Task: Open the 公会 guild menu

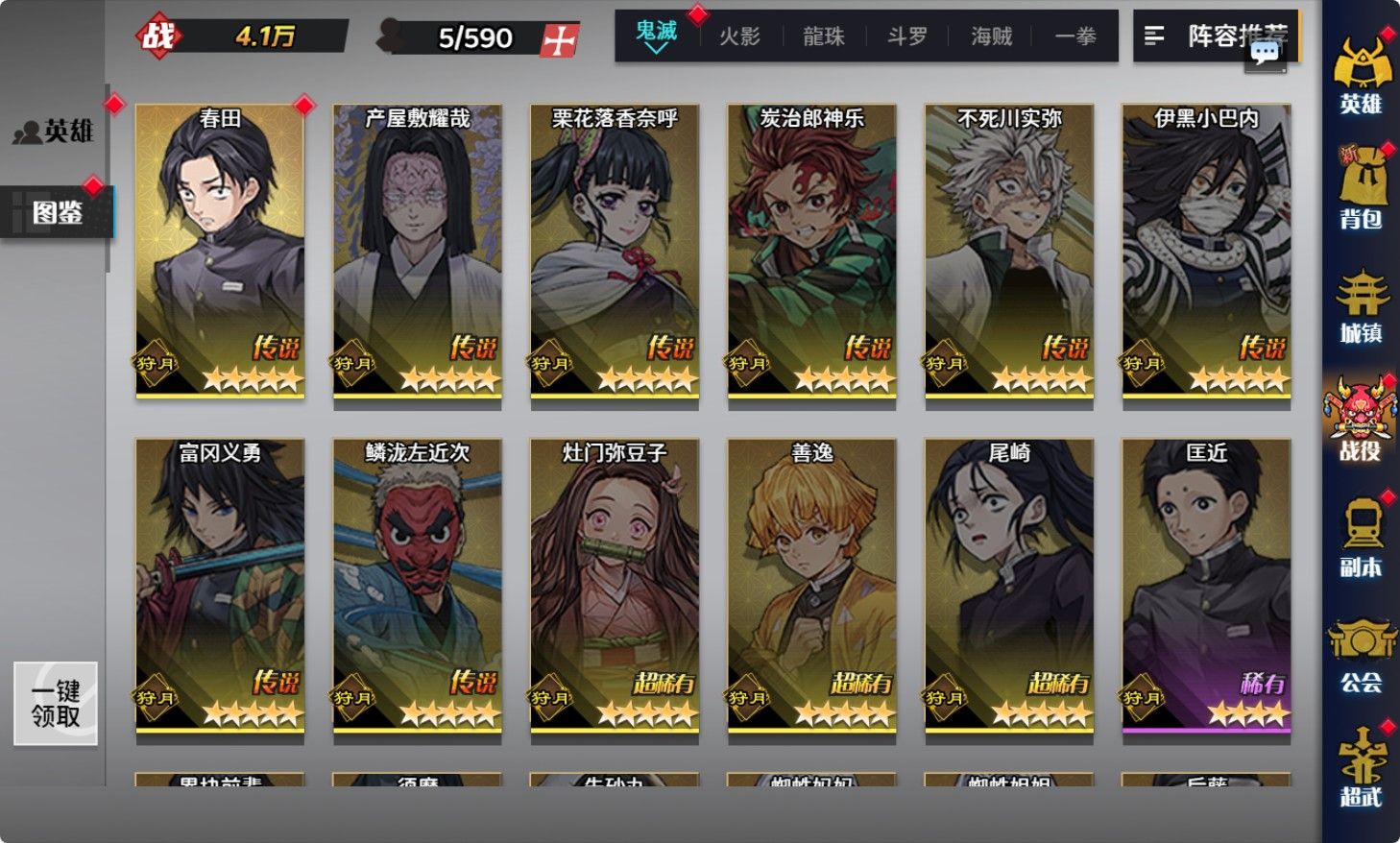Action: click(x=1361, y=656)
